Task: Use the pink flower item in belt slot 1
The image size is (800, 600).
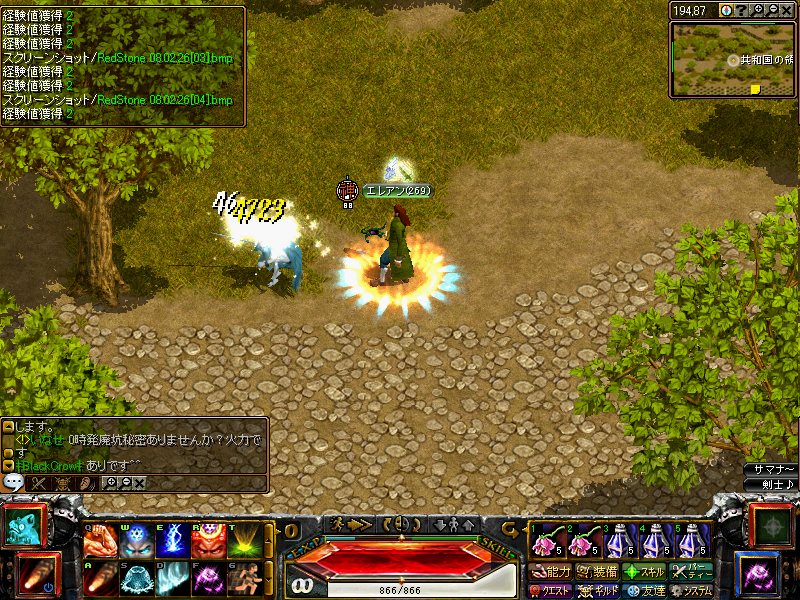Action: 544,543
